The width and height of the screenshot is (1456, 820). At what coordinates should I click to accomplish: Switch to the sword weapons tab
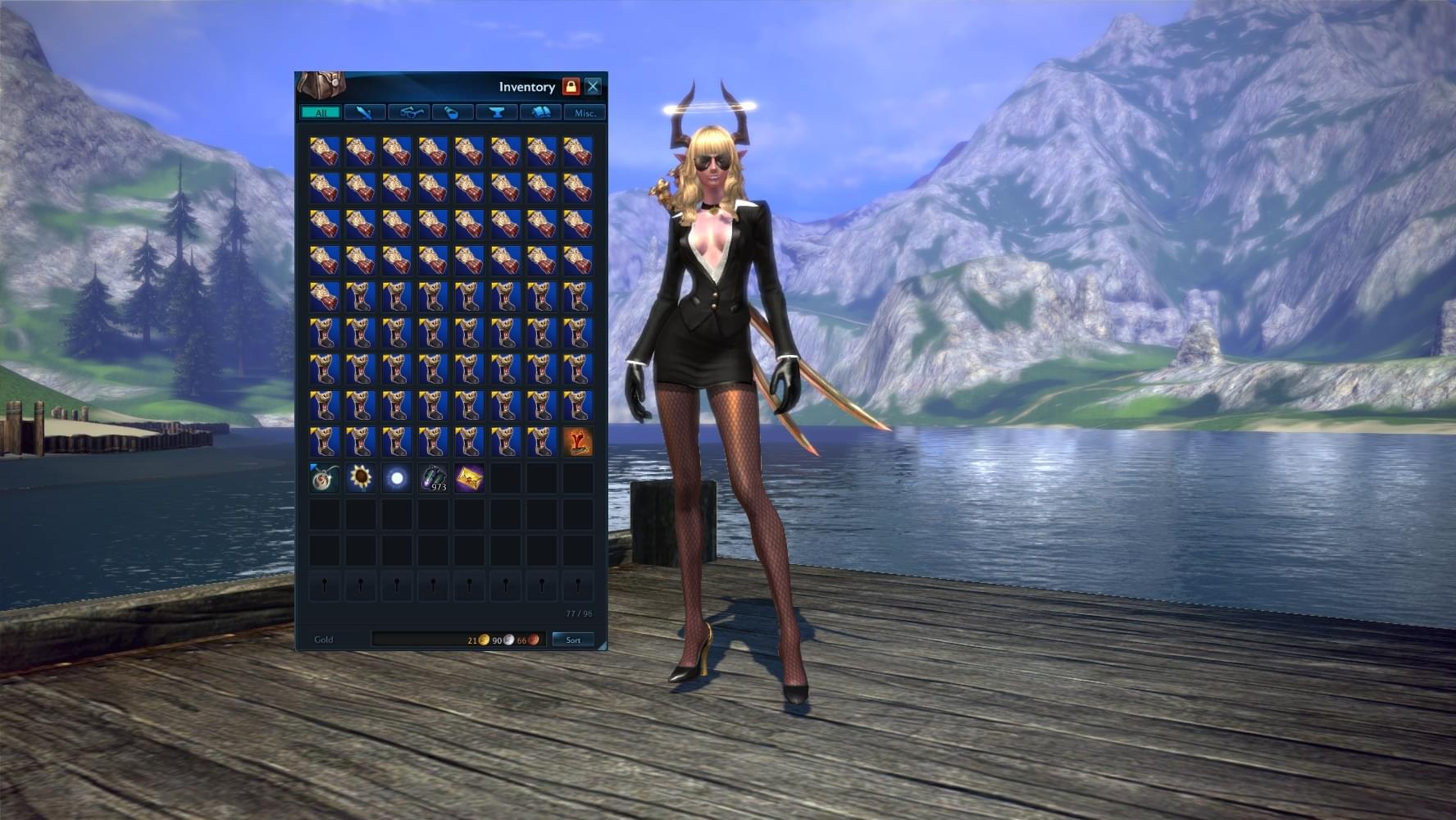[364, 112]
